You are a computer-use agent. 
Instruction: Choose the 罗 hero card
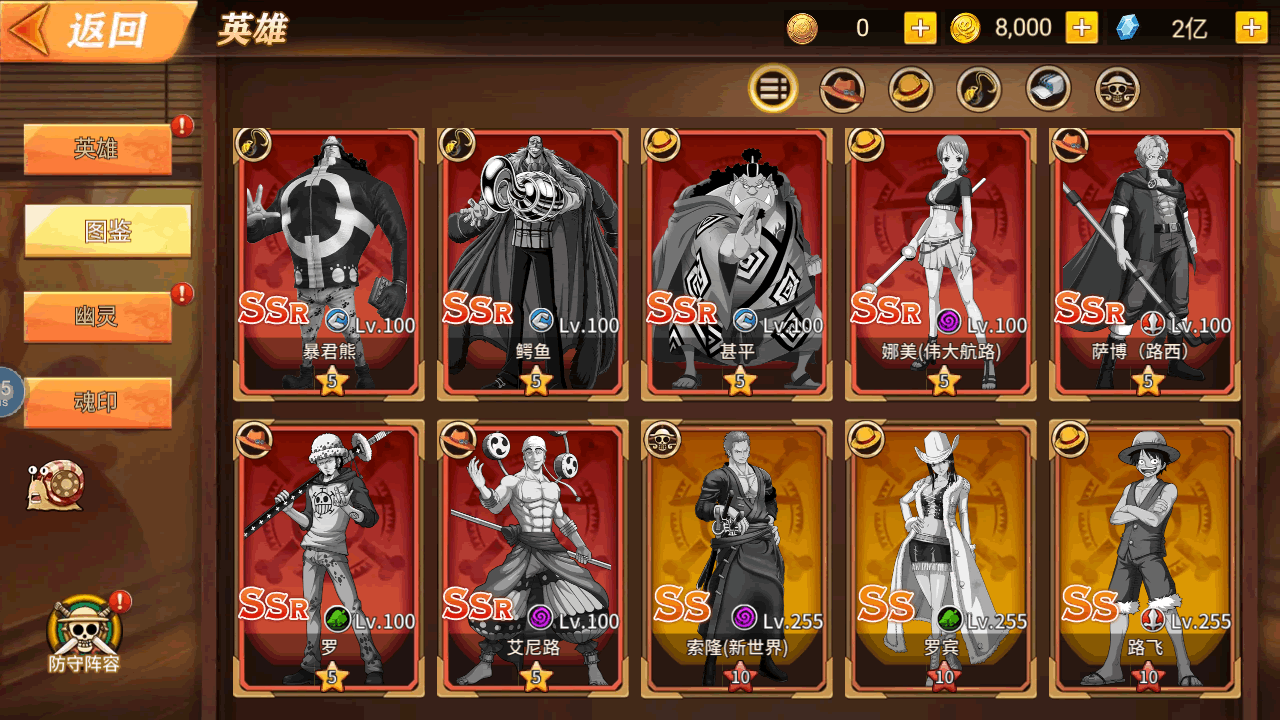(329, 557)
